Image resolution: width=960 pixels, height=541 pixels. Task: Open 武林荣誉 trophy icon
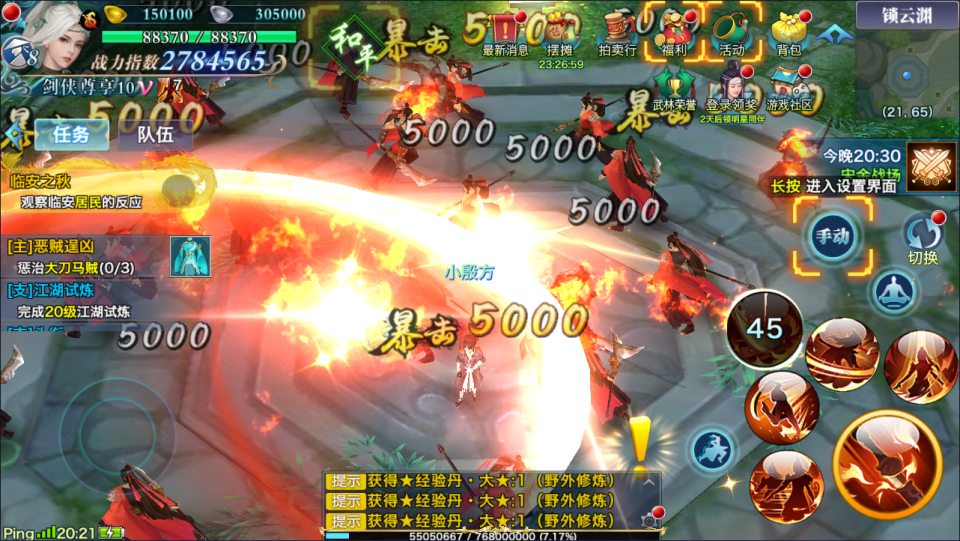pyautogui.click(x=673, y=87)
